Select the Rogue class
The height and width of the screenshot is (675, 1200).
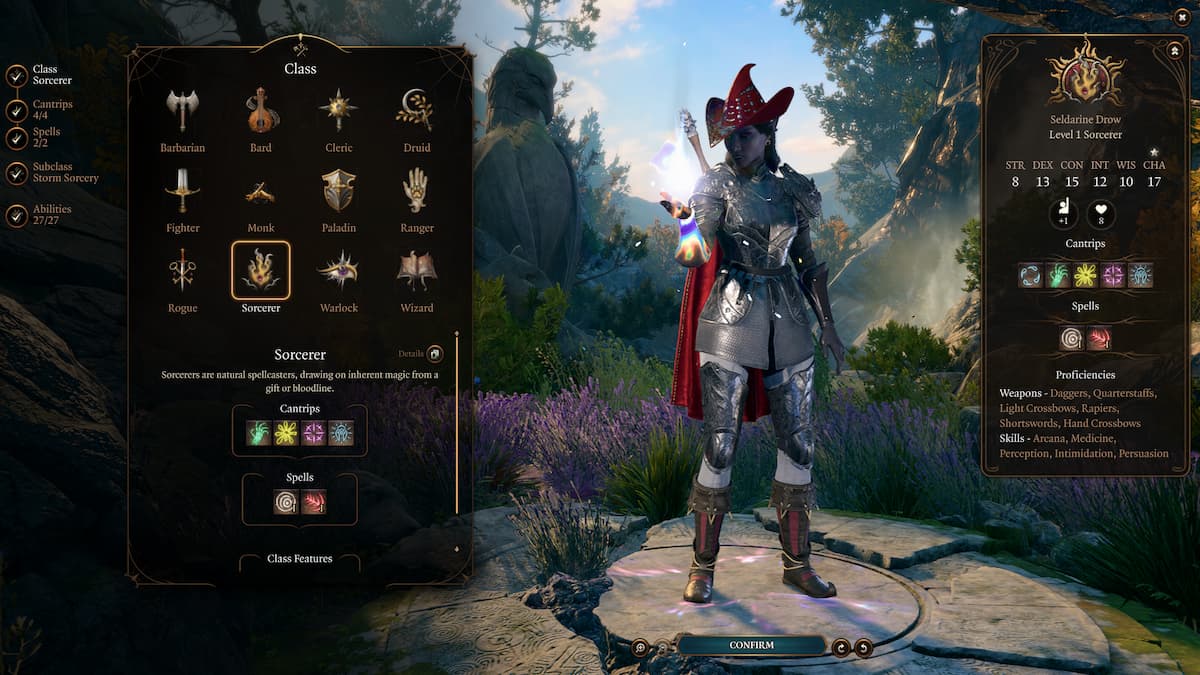pos(182,271)
